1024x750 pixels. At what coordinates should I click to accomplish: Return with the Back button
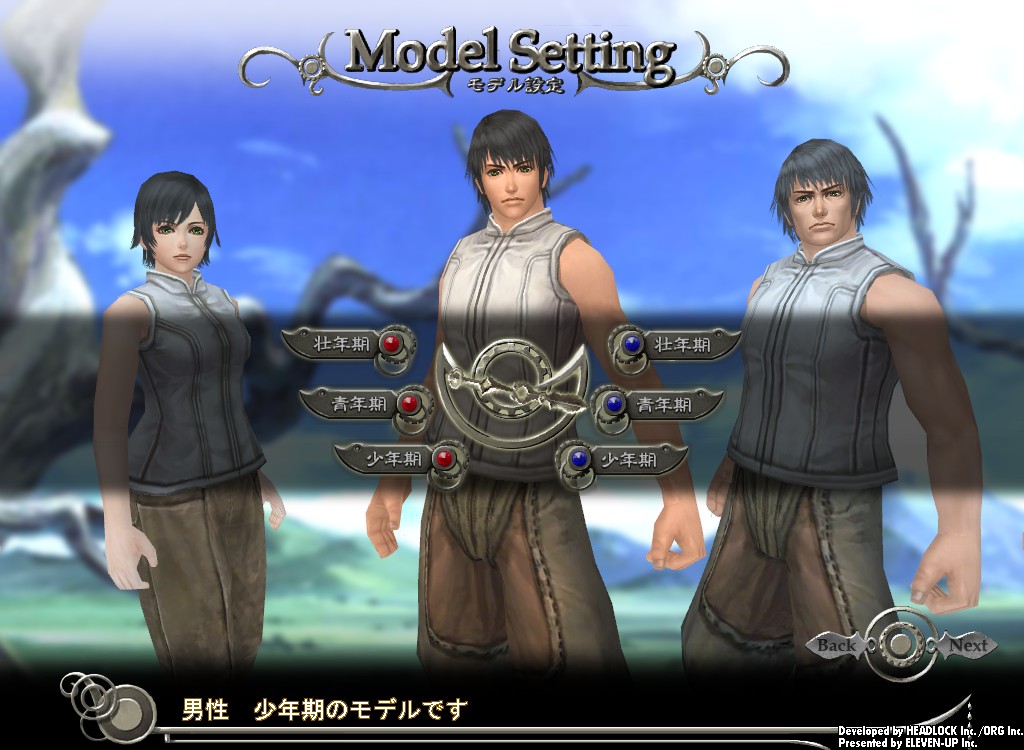pyautogui.click(x=836, y=645)
